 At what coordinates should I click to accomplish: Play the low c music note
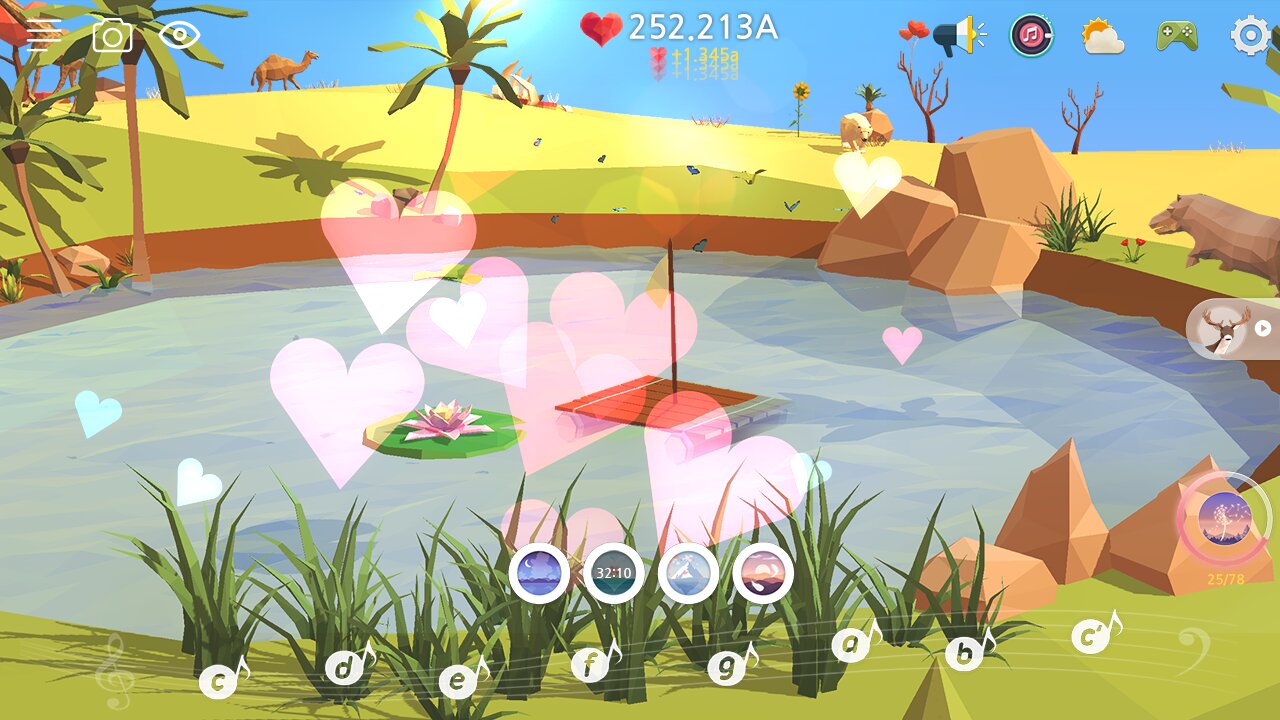pyautogui.click(x=219, y=682)
